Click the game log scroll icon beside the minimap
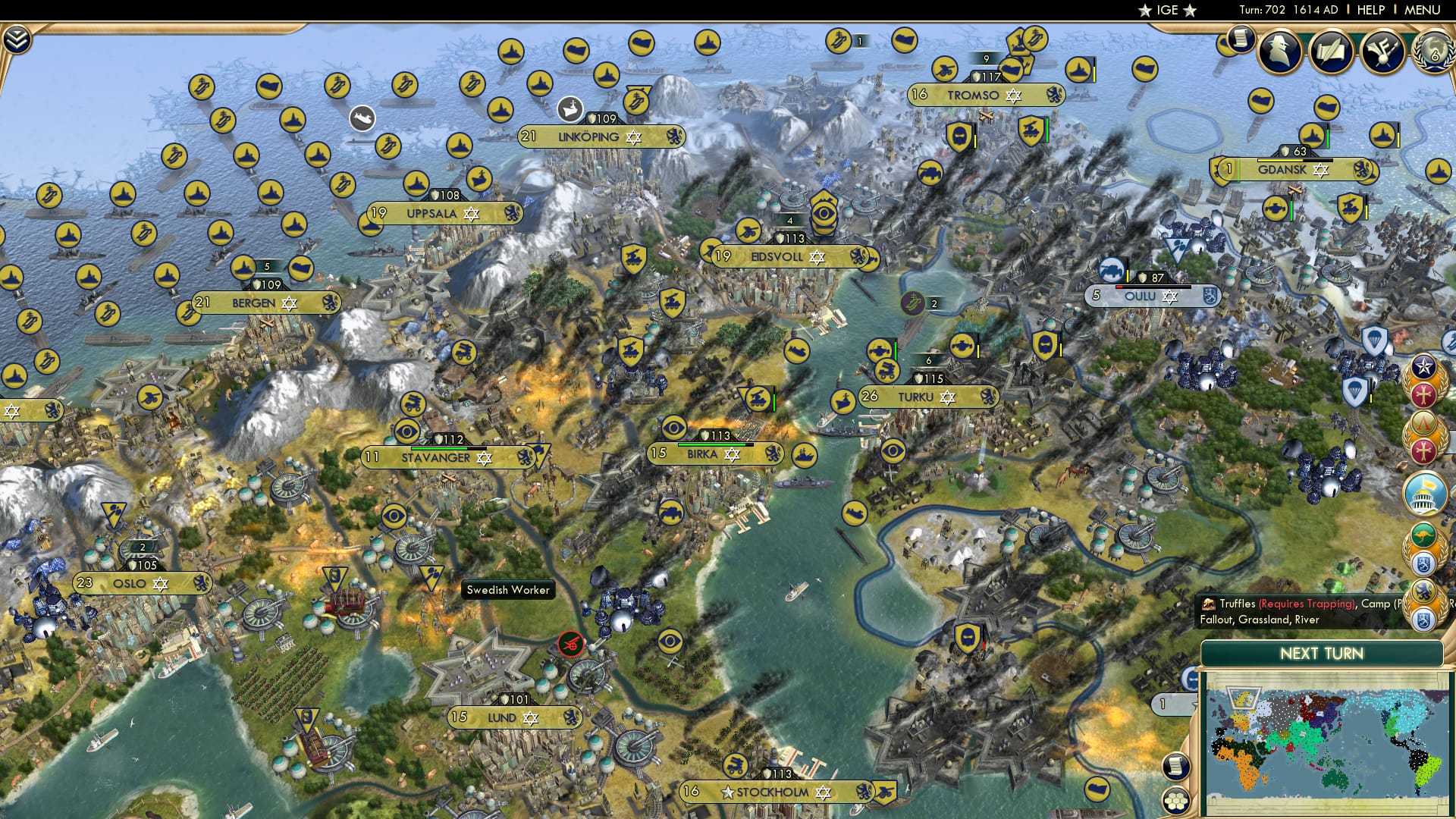Image resolution: width=1456 pixels, height=819 pixels. pos(1175,765)
